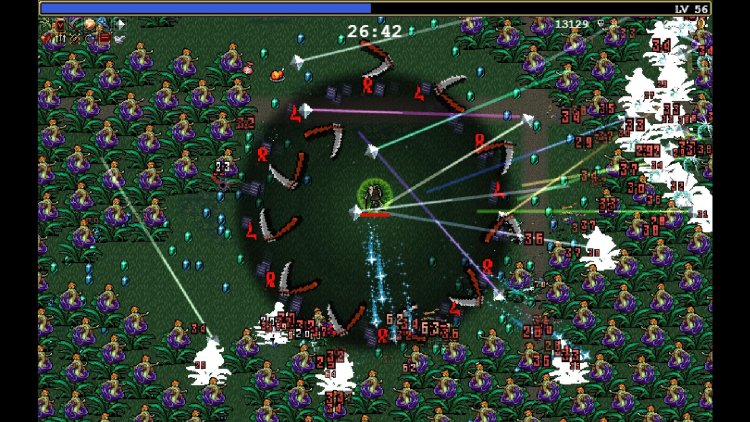Click the red book weapon icon marked V
This screenshot has width=750, height=422.
click(x=60, y=25)
